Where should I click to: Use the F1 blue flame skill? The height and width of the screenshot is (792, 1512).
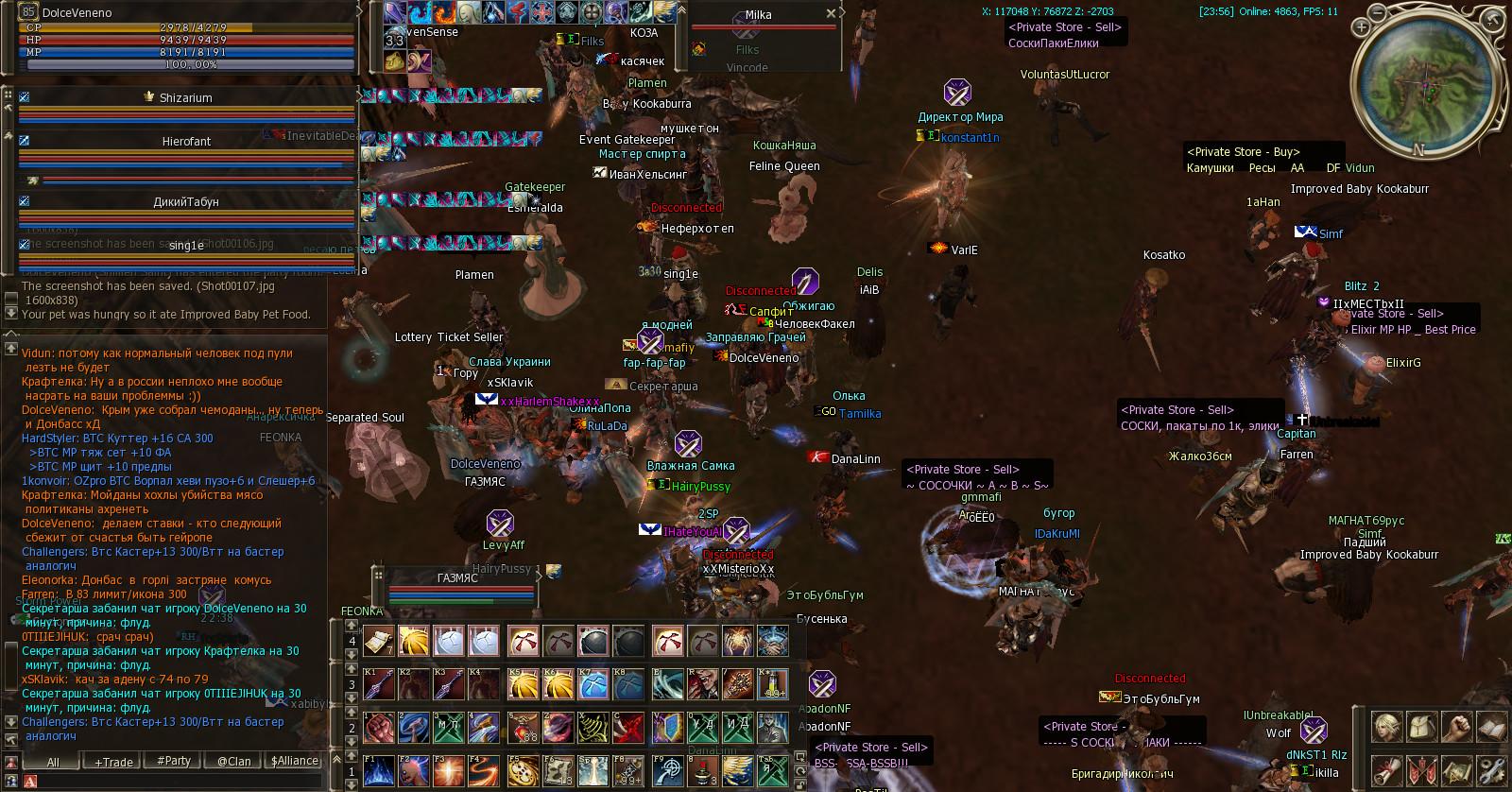point(378,771)
